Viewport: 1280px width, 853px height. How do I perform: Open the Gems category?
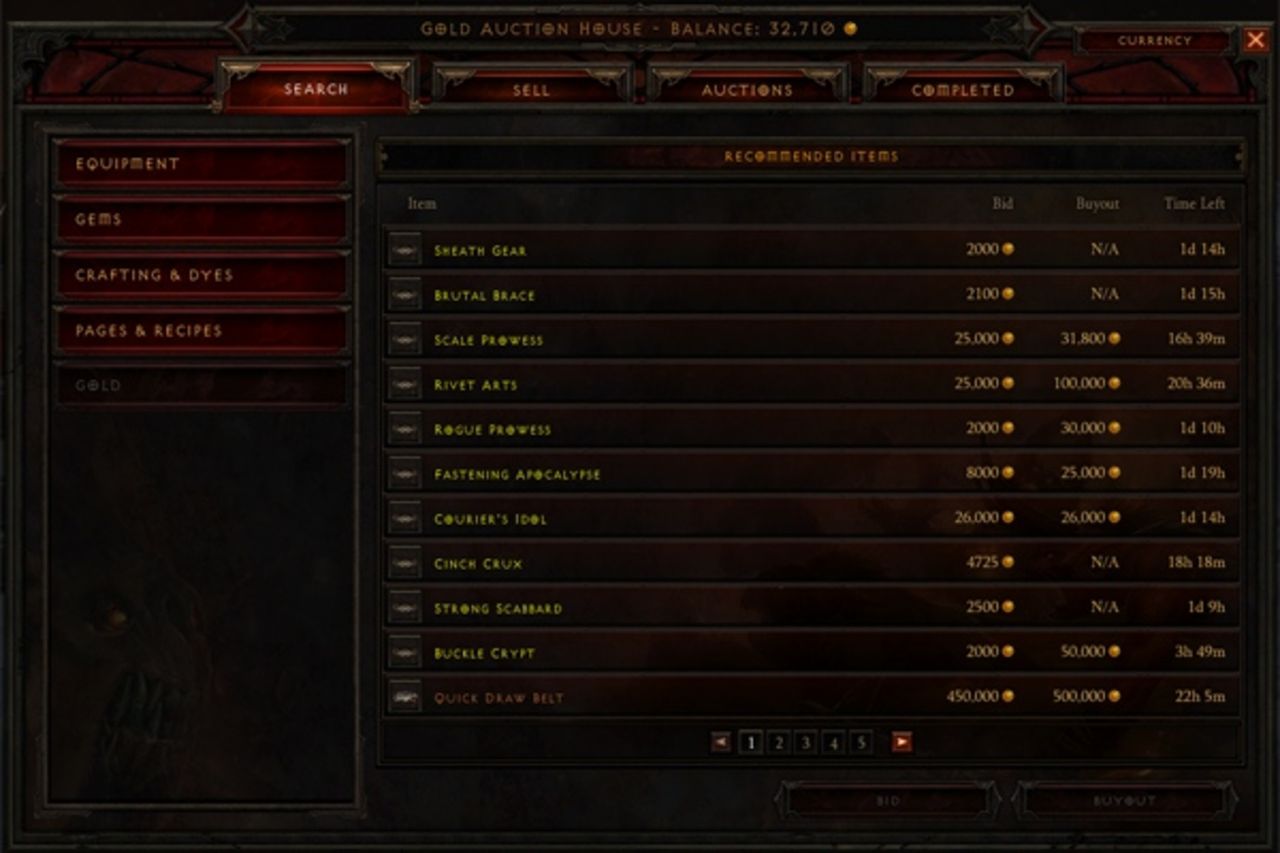coord(200,219)
